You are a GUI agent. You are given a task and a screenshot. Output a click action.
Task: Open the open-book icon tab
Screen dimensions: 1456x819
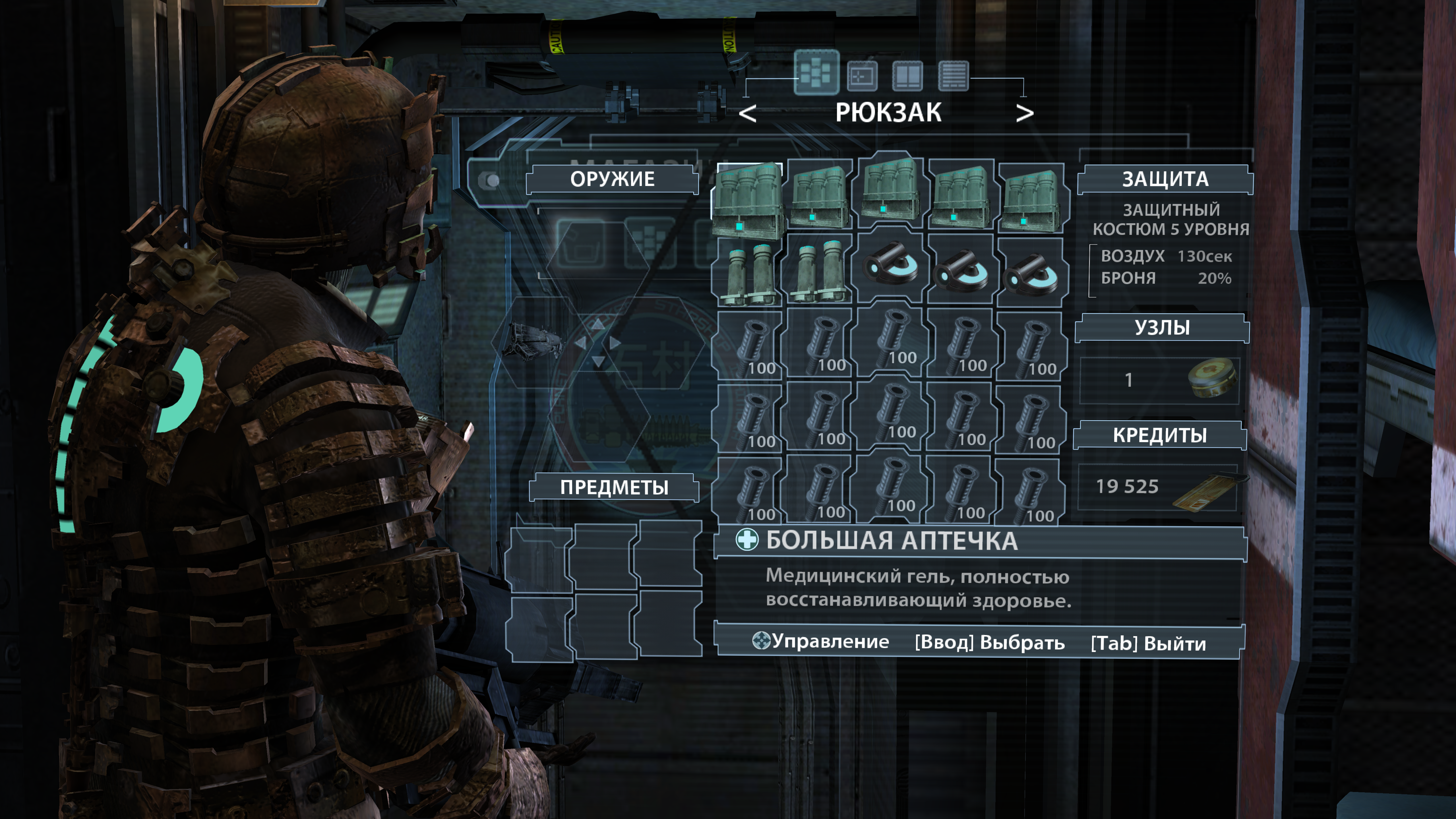(907, 76)
